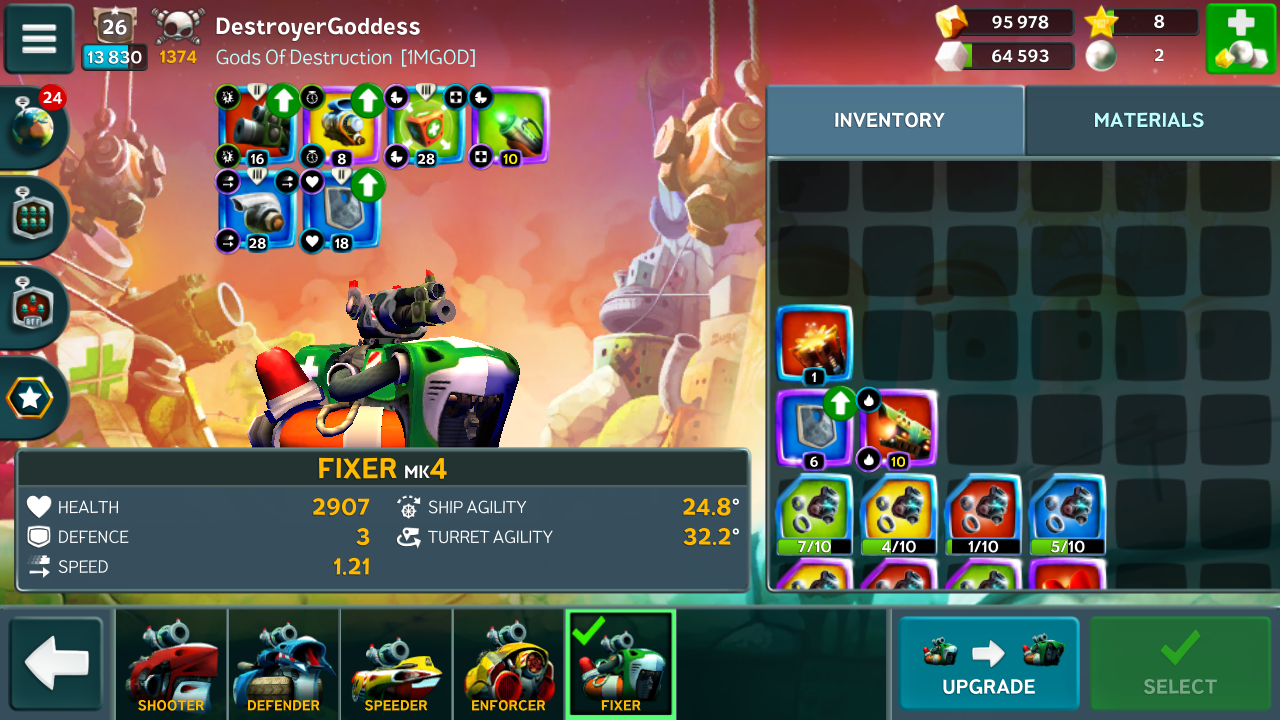The image size is (1280, 720).
Task: Select the Enforcer ship
Action: pos(508,664)
